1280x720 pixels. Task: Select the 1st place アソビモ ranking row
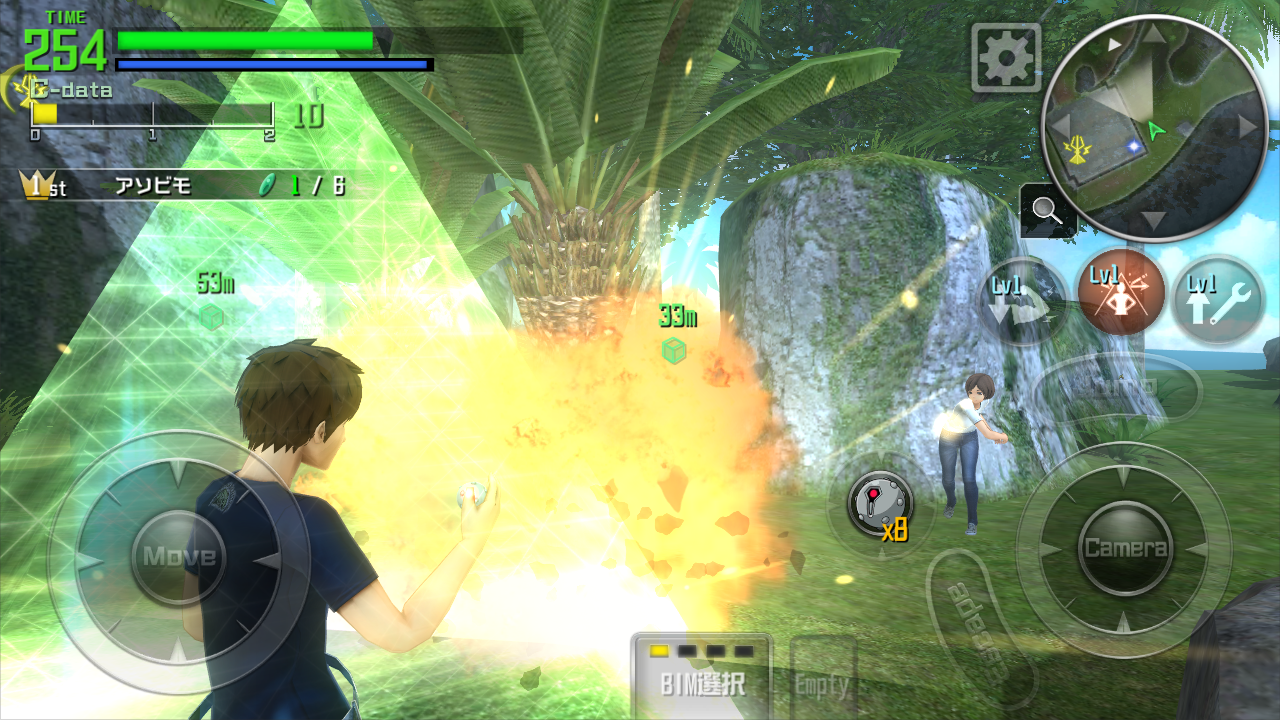[185, 186]
